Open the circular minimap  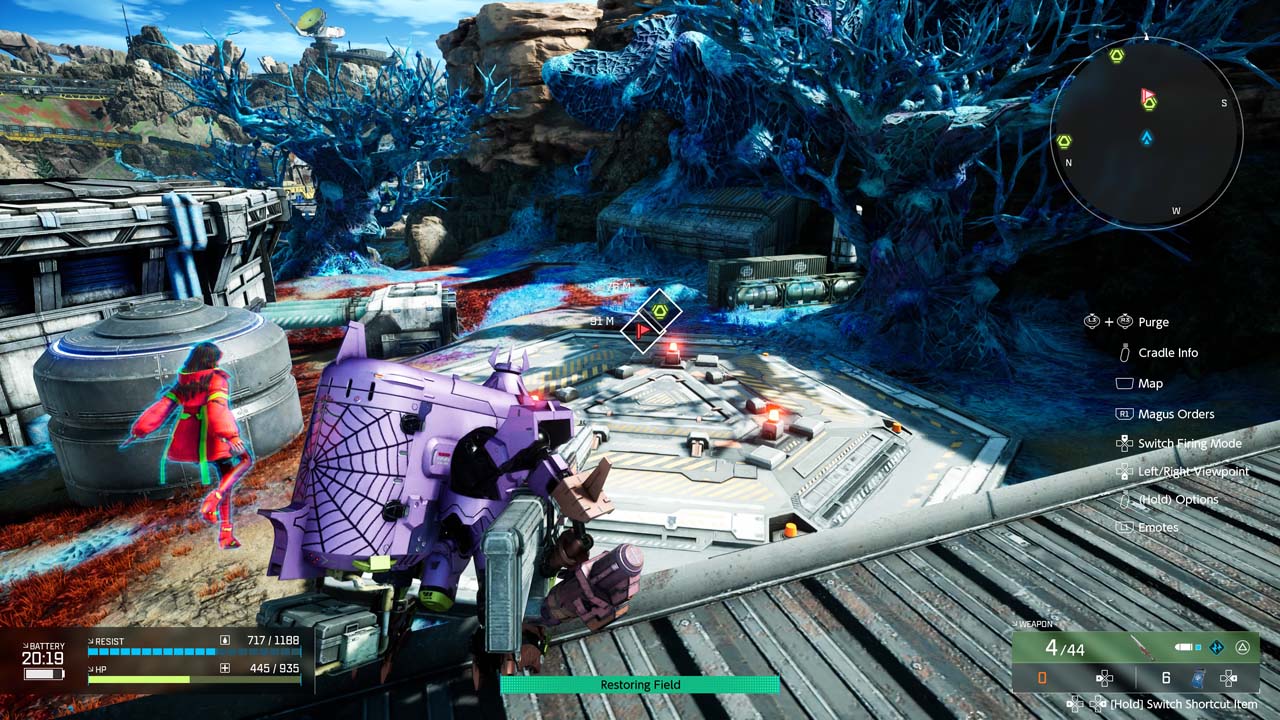pos(1146,132)
